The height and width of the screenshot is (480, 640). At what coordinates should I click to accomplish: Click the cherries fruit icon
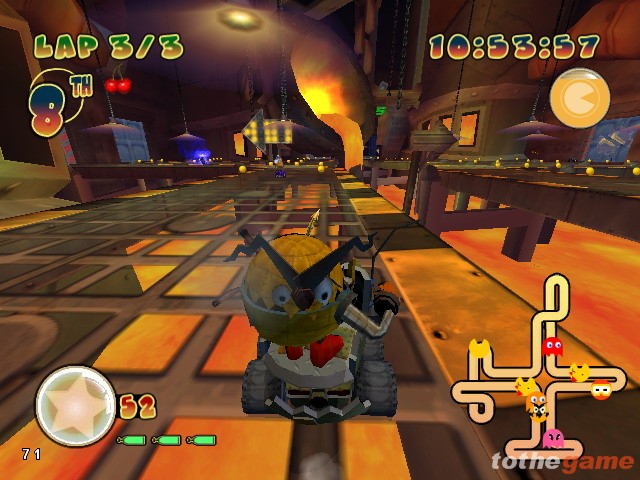pos(118,83)
